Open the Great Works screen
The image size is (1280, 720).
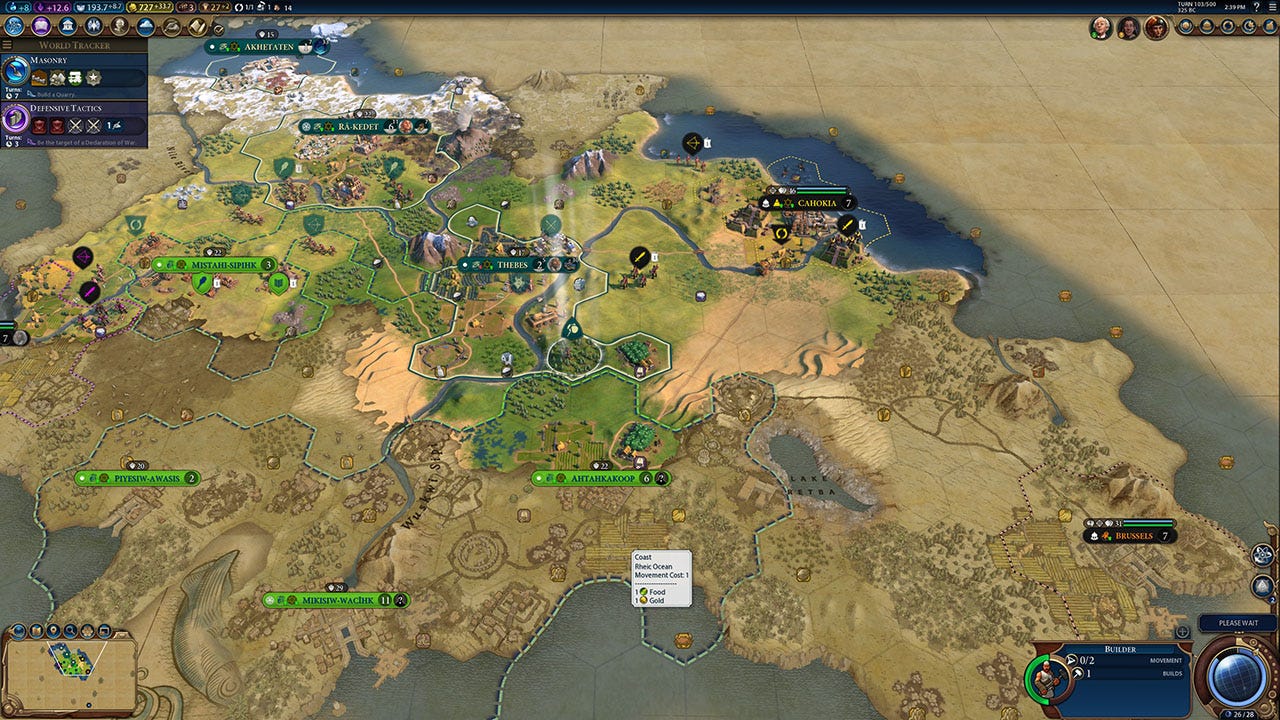click(x=197, y=25)
